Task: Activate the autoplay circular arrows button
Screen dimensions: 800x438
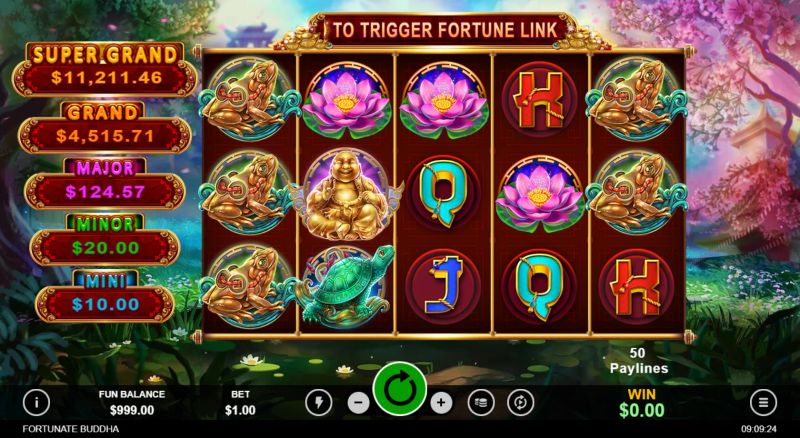Action: pyautogui.click(x=520, y=402)
